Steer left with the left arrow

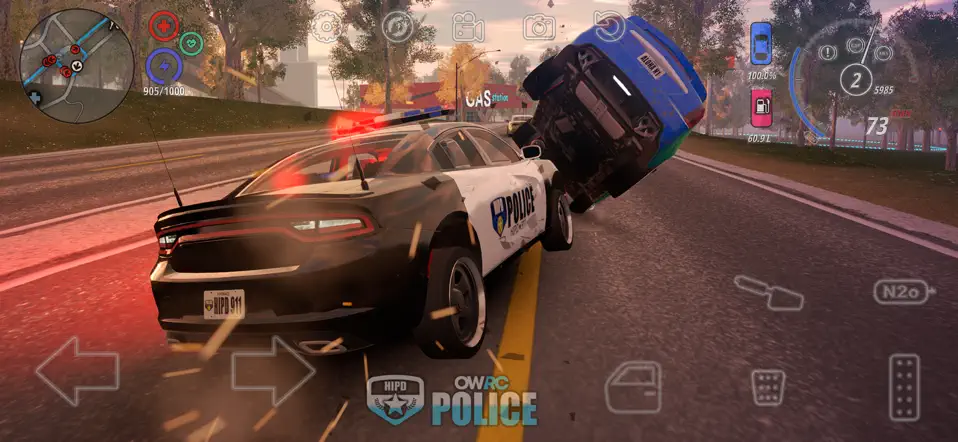76,371
